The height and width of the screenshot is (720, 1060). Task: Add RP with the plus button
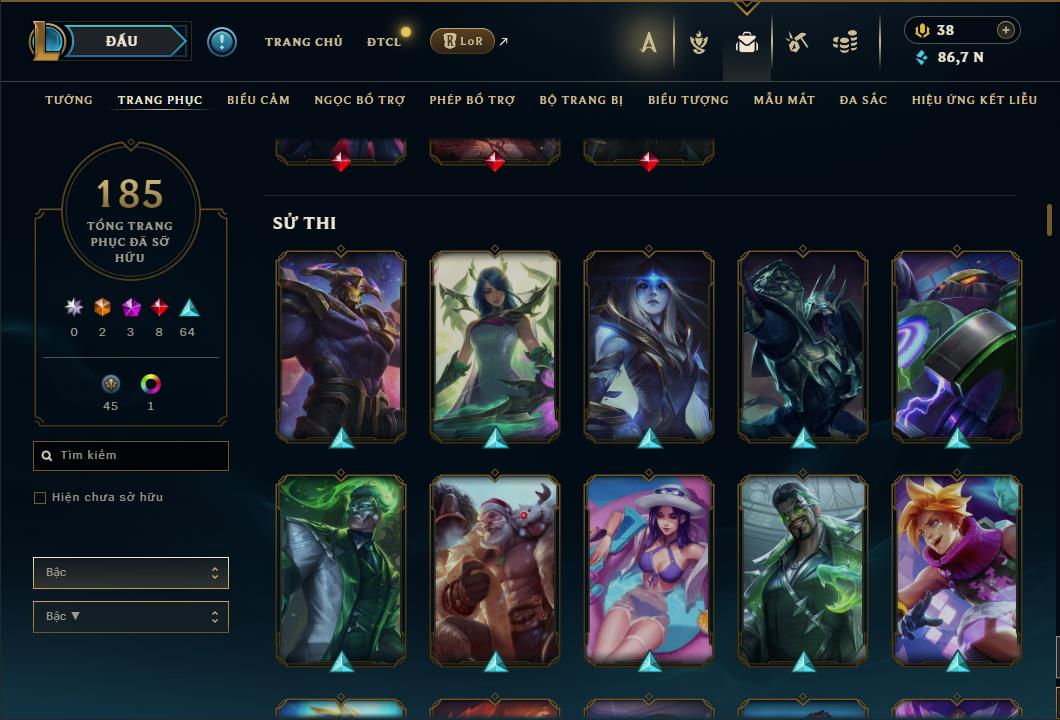point(1006,30)
